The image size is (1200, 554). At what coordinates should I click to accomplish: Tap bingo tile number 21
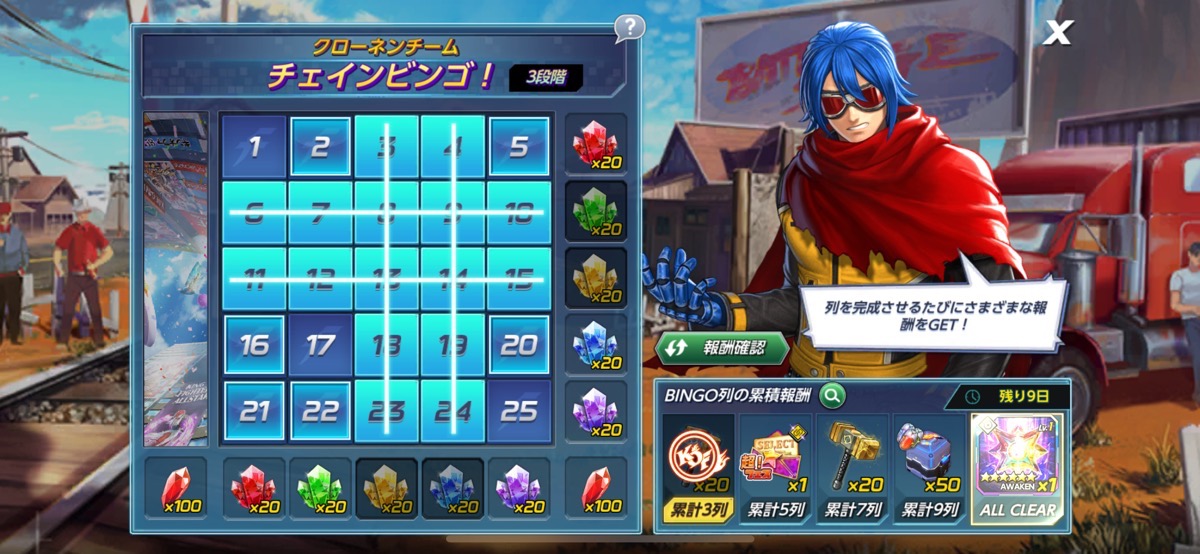254,411
